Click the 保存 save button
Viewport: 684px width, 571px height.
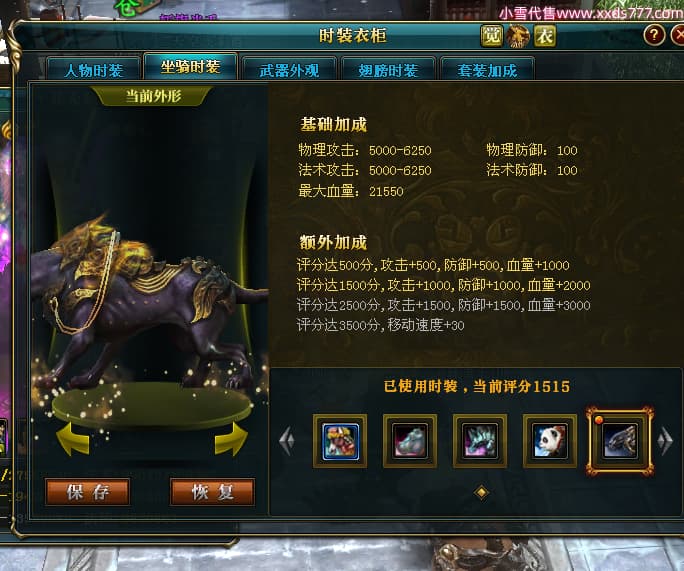(87, 492)
